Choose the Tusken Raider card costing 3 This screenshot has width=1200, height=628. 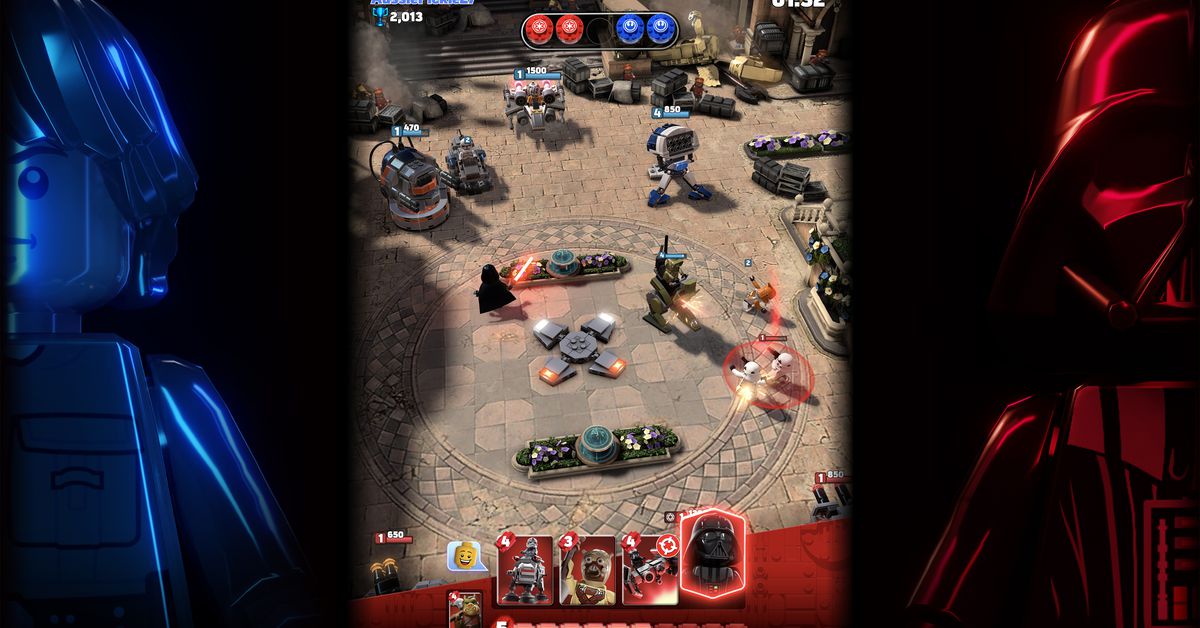coord(588,571)
